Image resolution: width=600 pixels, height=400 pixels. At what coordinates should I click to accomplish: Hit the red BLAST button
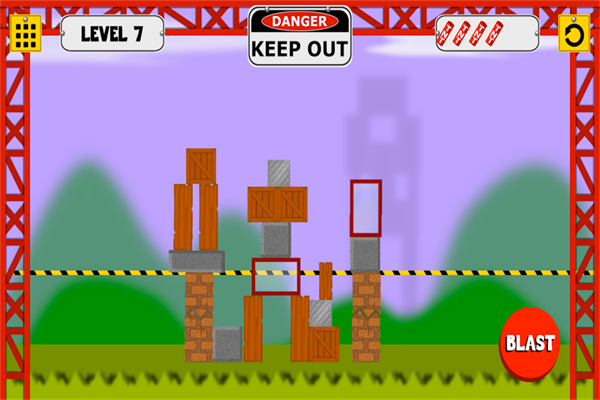529,343
